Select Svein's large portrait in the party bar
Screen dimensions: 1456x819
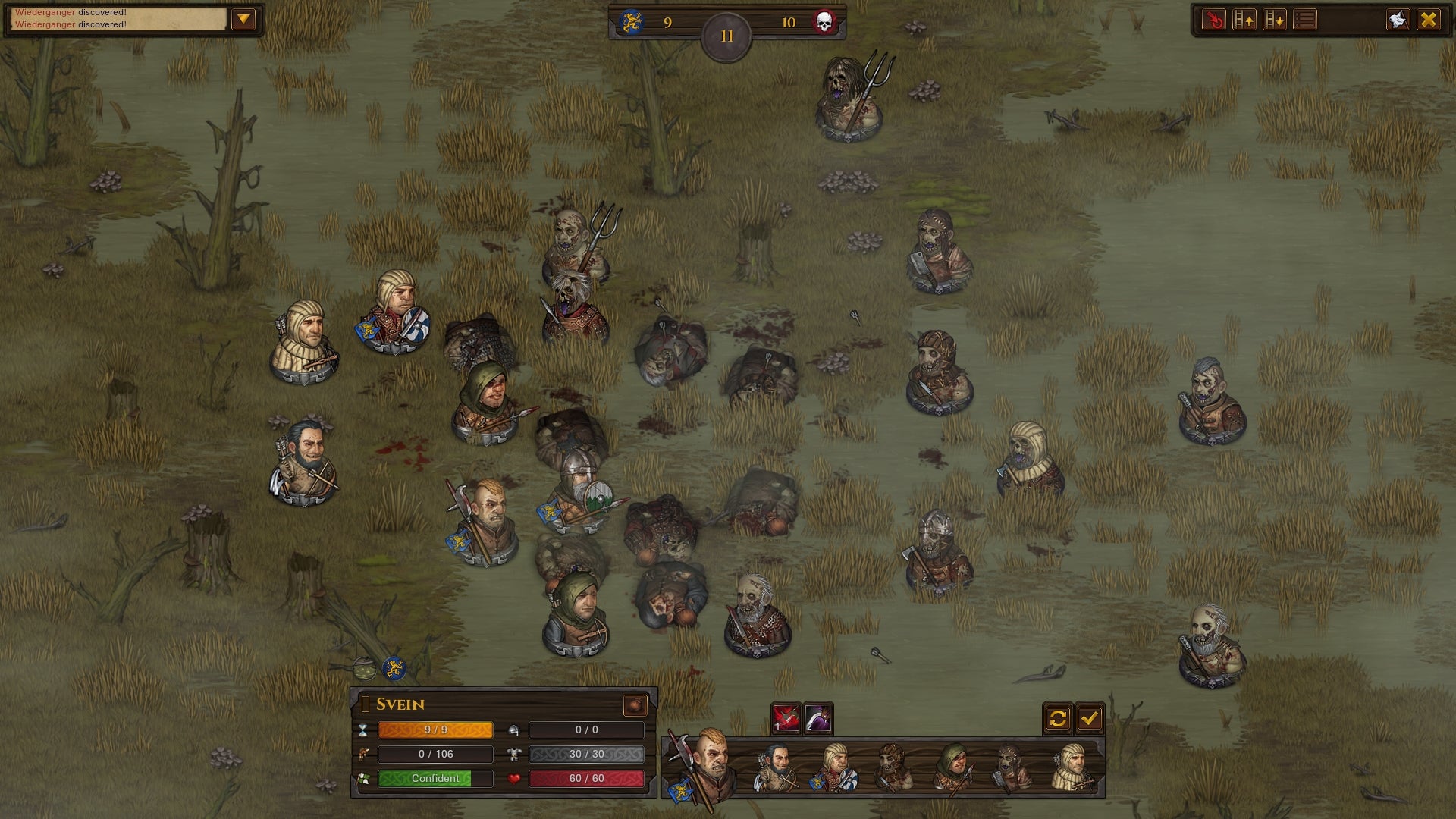708,766
